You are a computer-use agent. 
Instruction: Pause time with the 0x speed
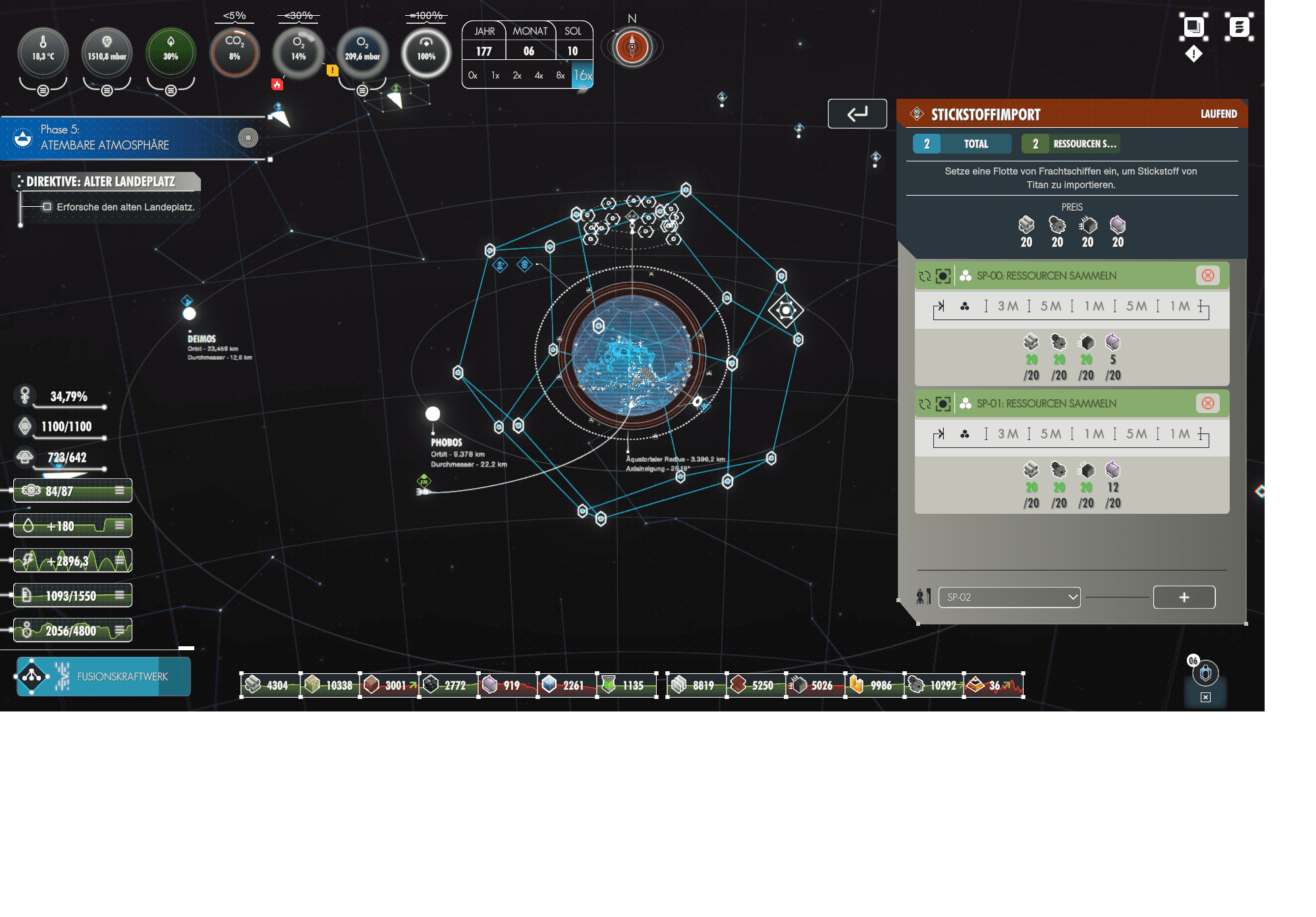472,76
